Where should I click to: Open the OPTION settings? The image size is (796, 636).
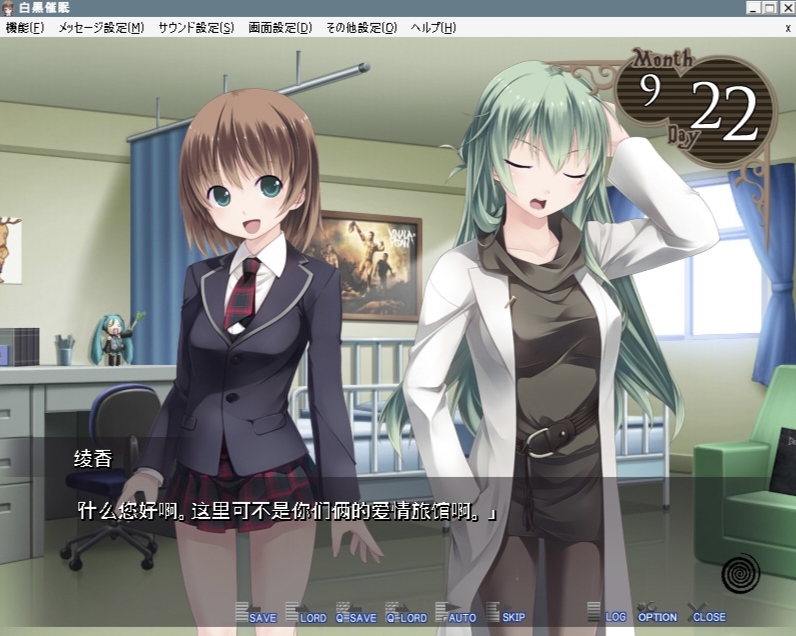click(x=657, y=616)
